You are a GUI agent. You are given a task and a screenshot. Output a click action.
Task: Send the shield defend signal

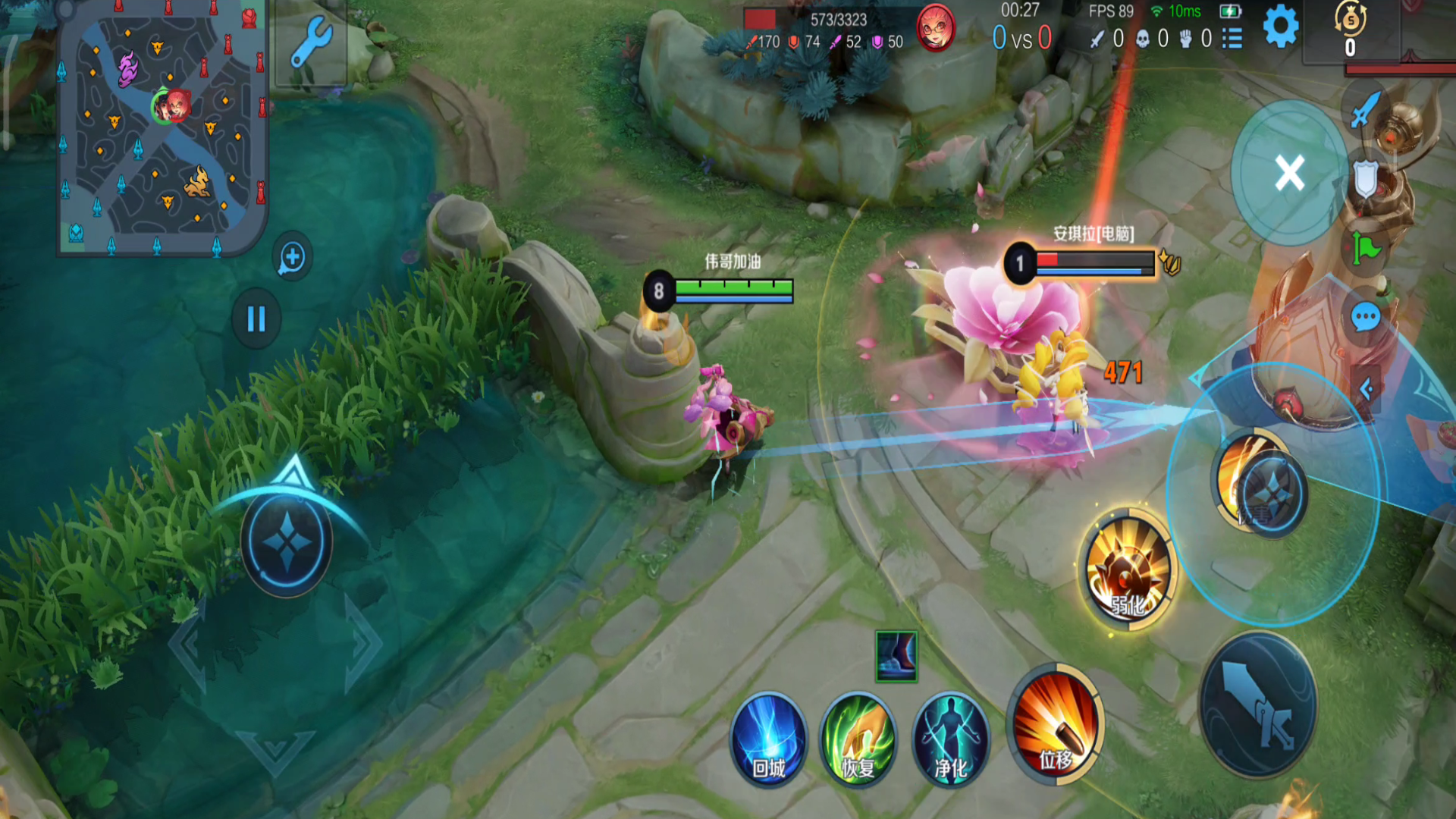1365,180
